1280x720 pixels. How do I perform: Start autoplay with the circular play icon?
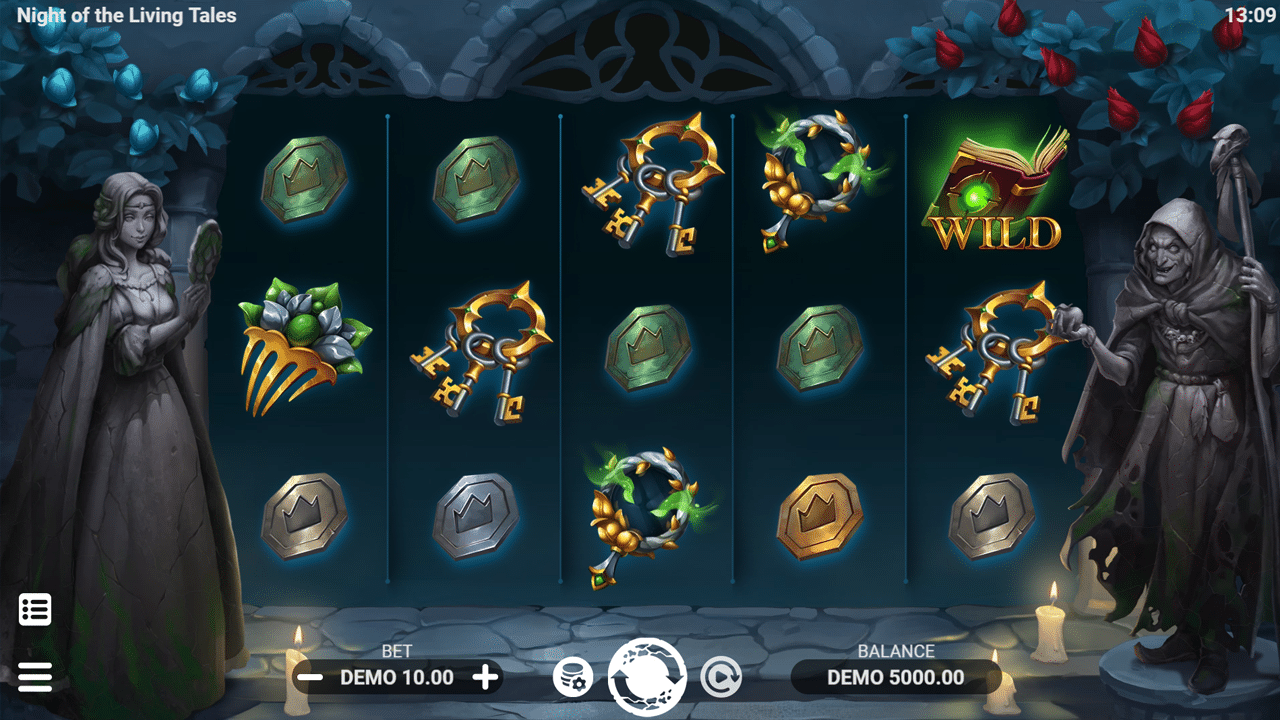pos(720,678)
